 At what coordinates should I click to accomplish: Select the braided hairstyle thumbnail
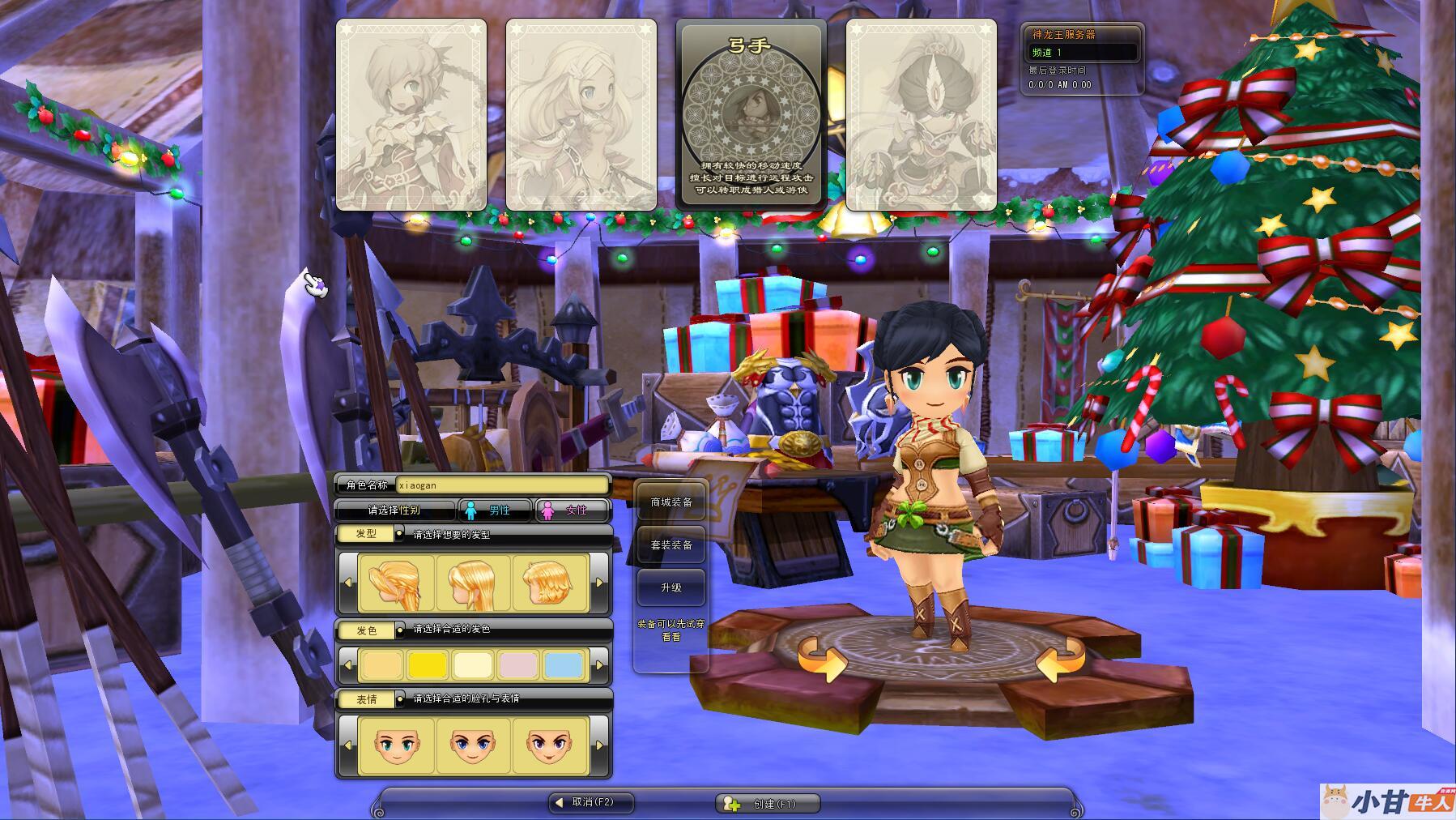pos(397,583)
